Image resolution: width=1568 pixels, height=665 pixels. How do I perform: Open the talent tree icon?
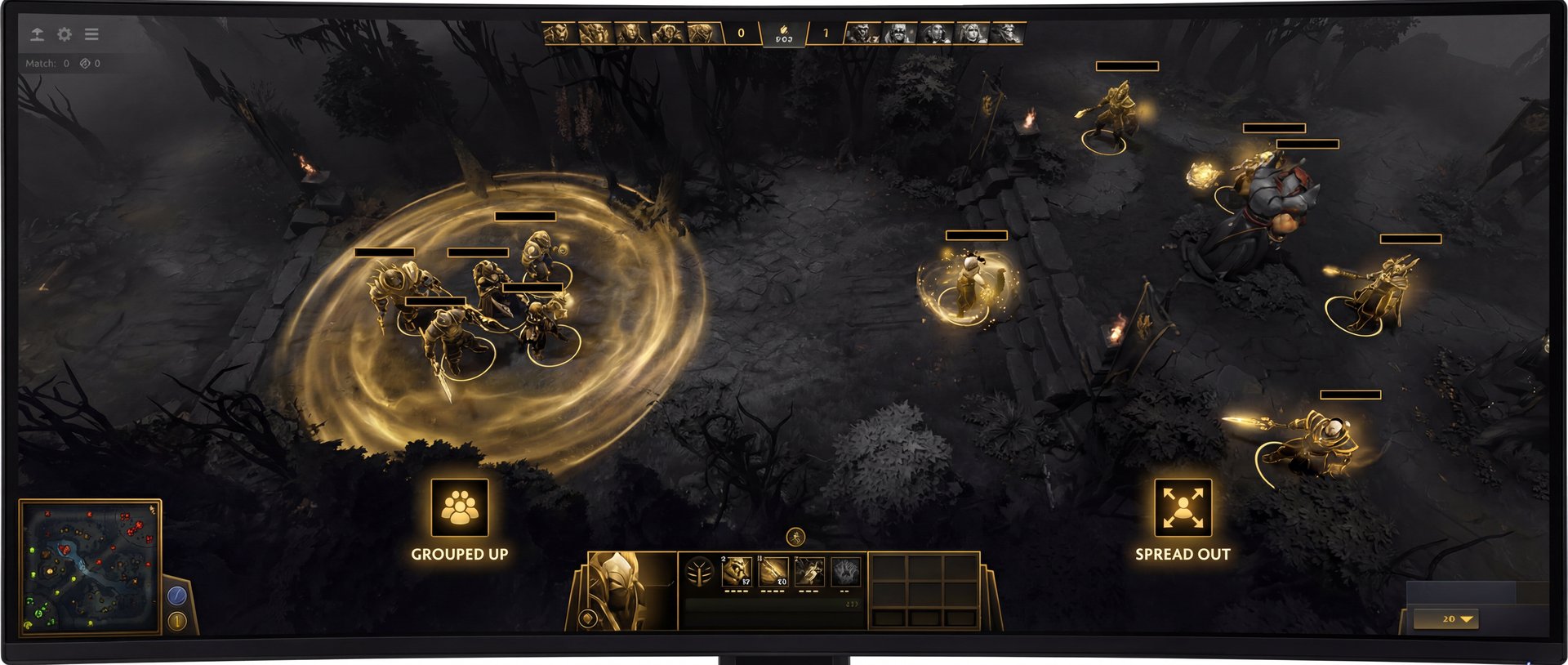point(699,573)
